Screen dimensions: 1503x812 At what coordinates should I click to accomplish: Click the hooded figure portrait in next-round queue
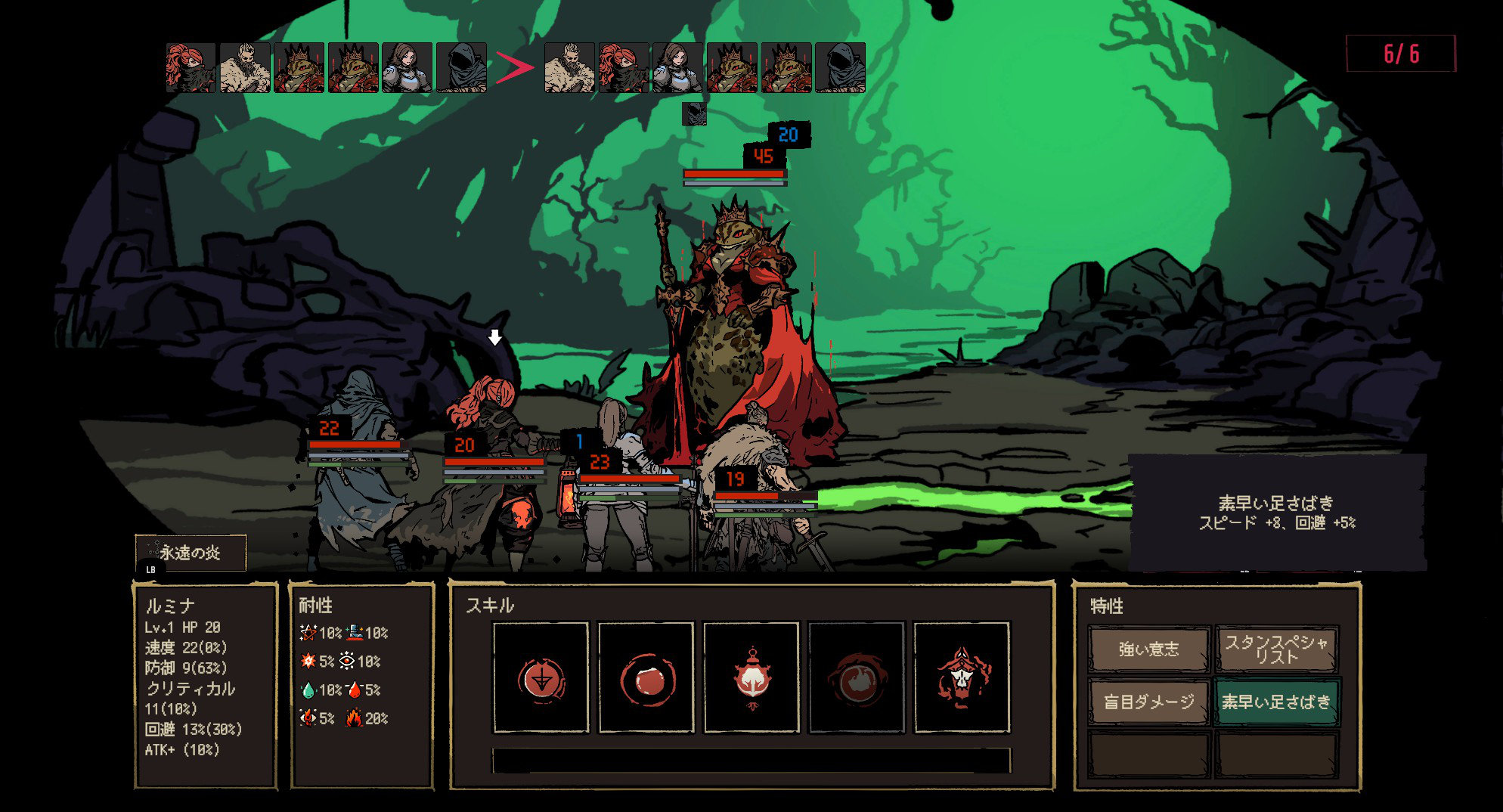(841, 68)
